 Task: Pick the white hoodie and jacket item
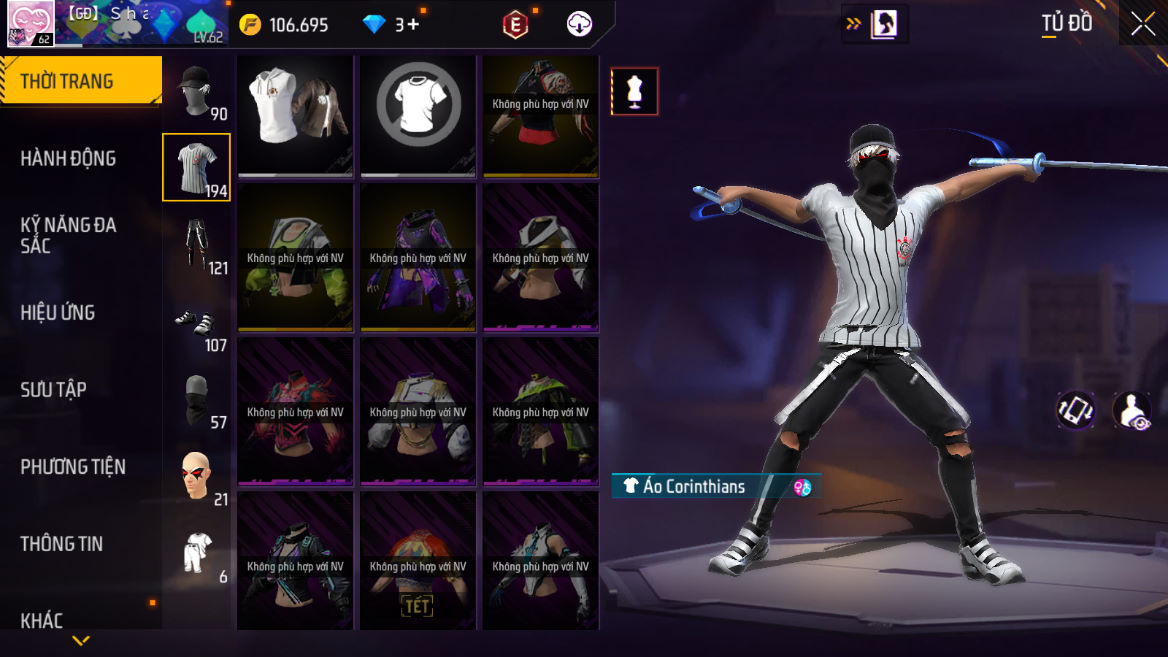tap(296, 113)
